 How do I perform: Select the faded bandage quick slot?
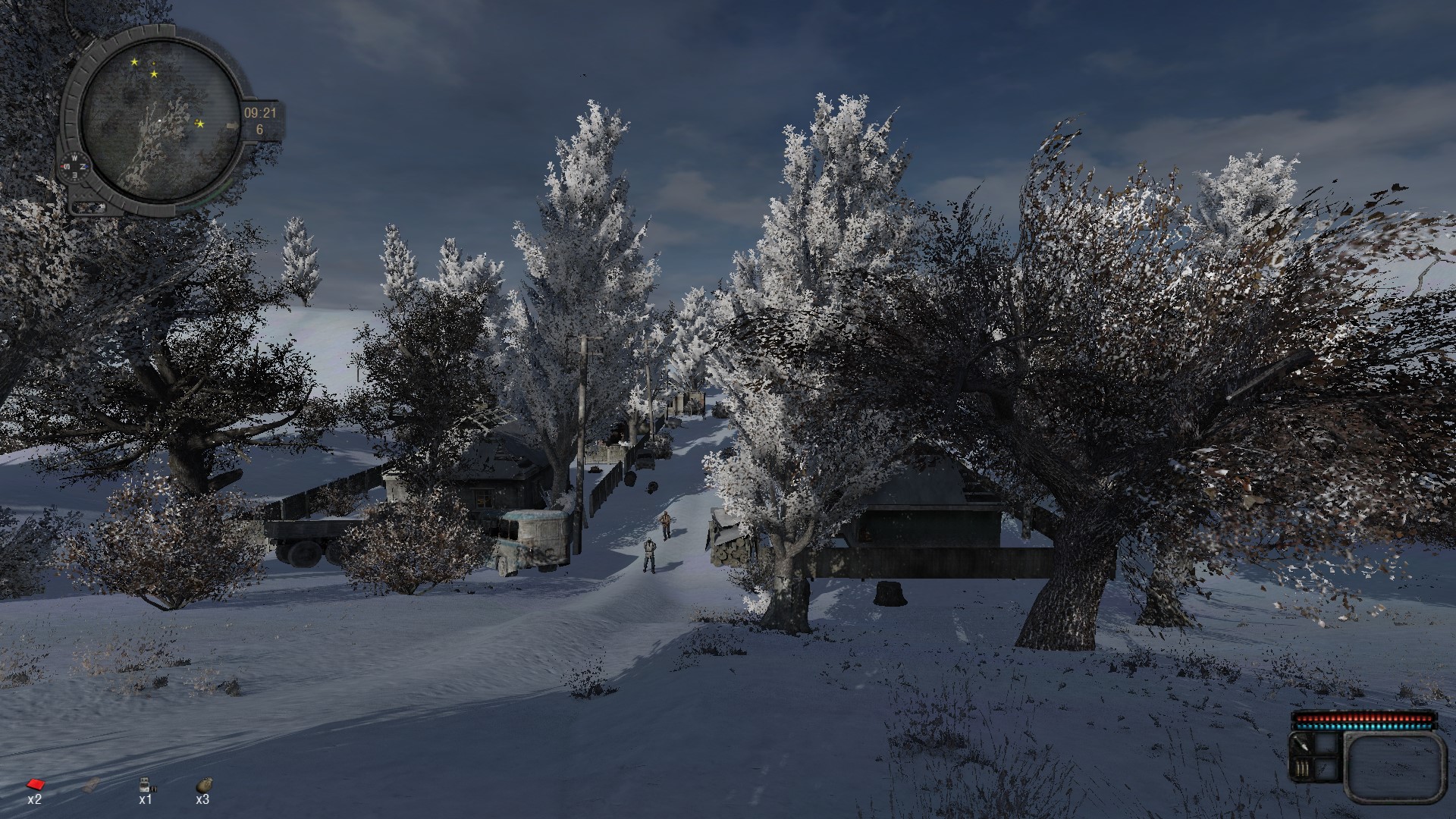click(x=89, y=784)
